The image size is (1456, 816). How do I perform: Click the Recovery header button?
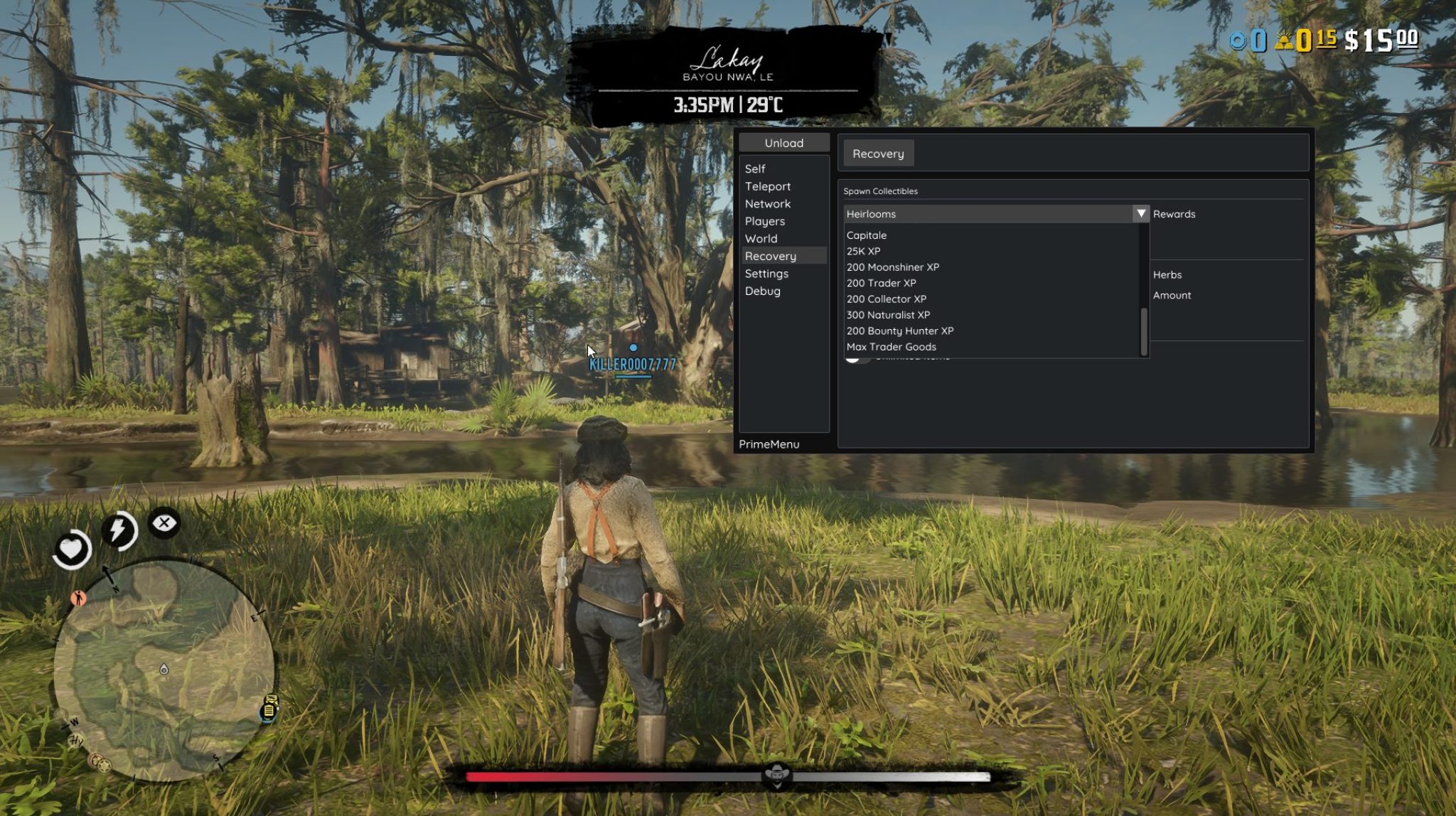877,153
